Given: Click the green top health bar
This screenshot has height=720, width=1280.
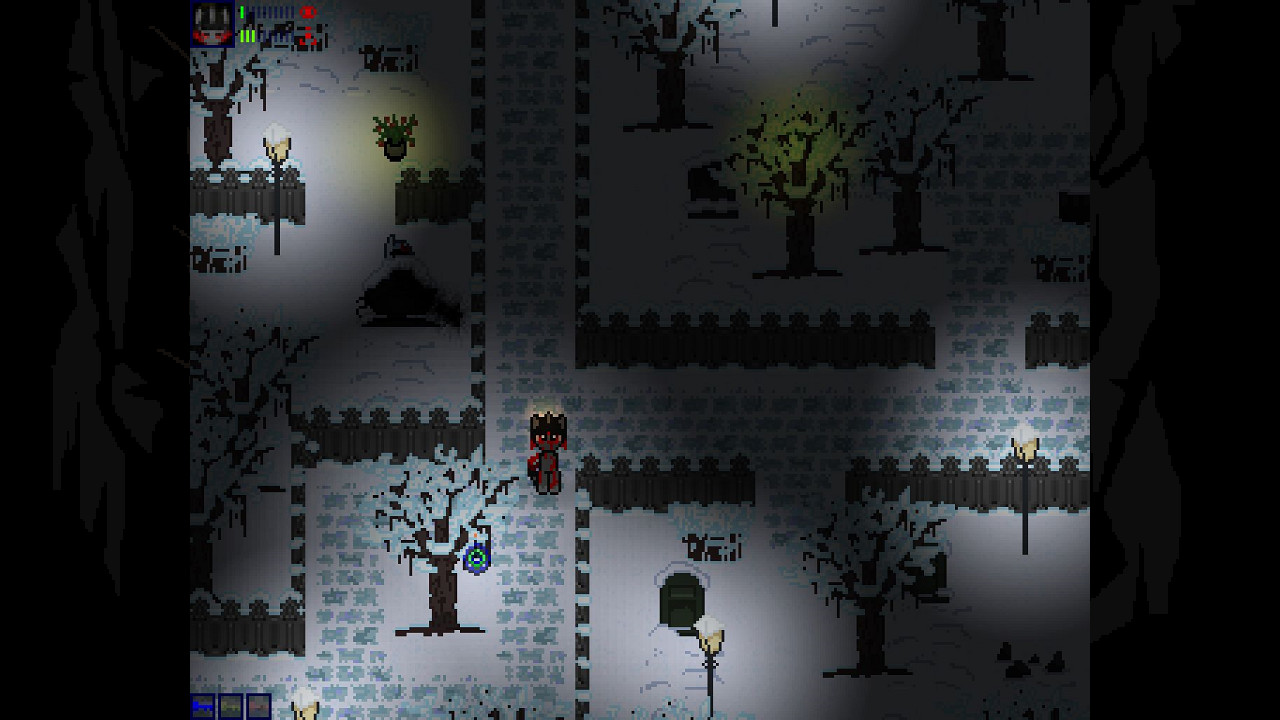Looking at the screenshot, I should 242,12.
